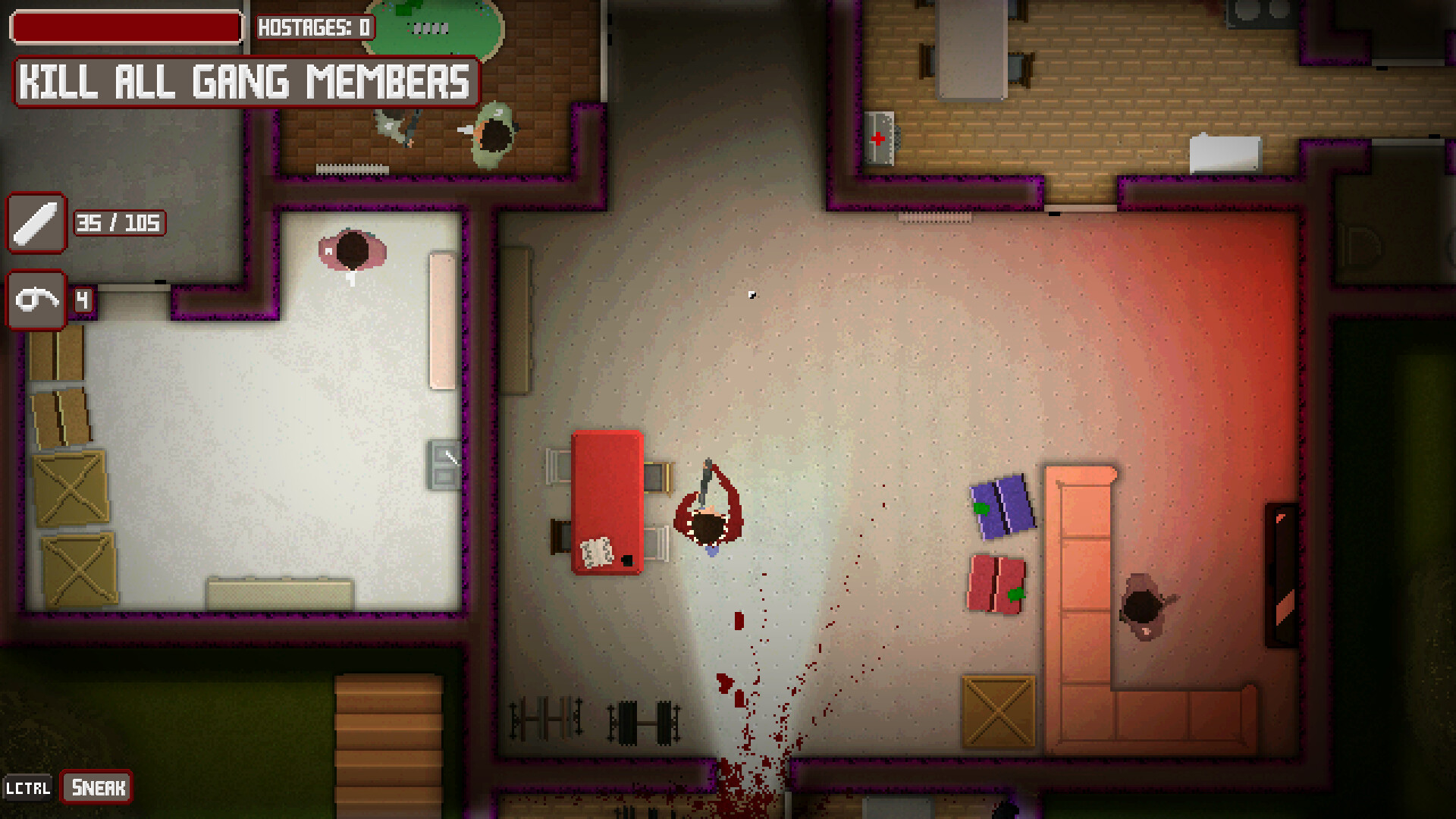Click the white knife icon in the HUD
The image size is (1456, 819).
36,223
